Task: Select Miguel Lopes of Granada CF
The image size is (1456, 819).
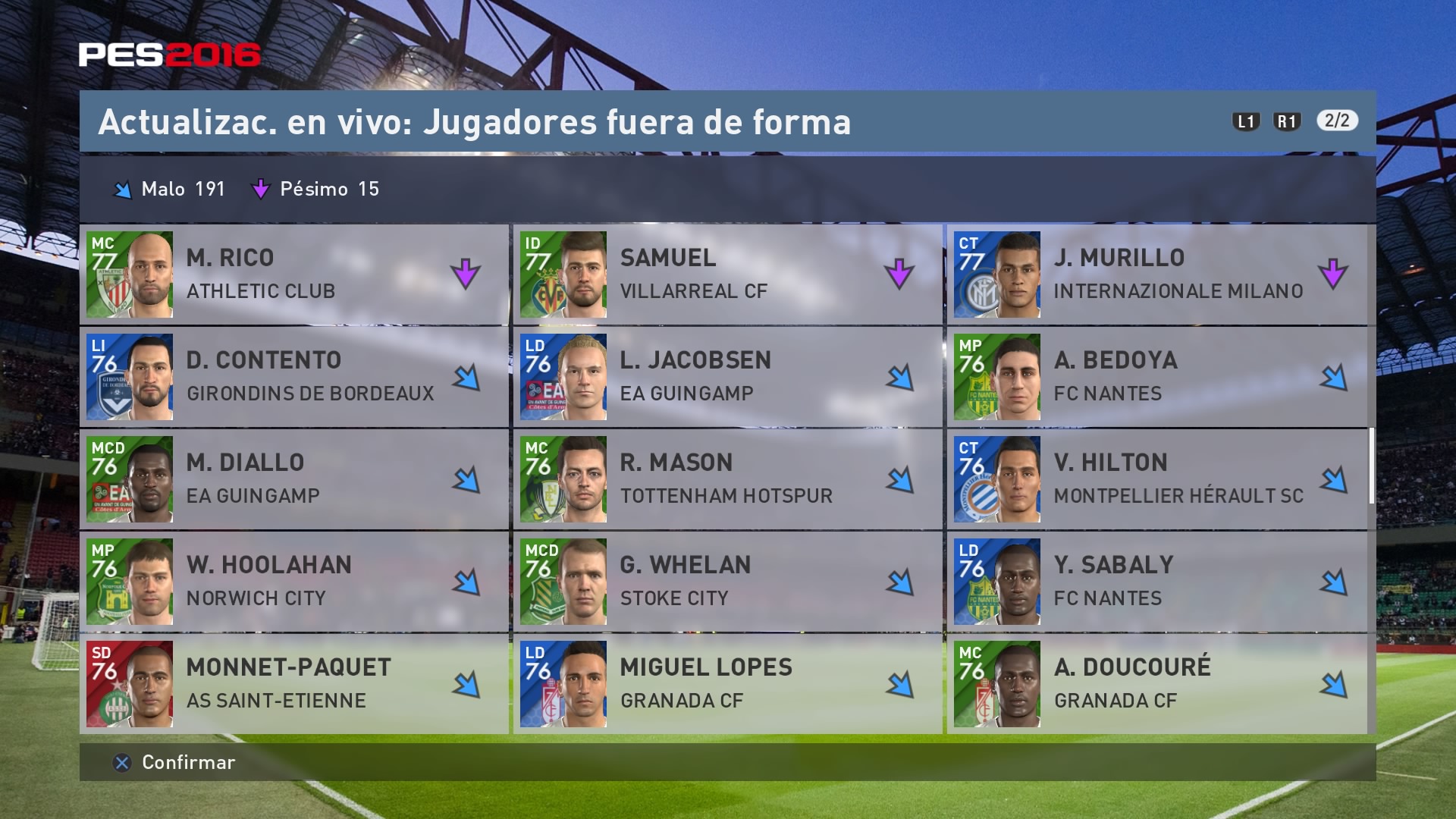Action: 727,684
